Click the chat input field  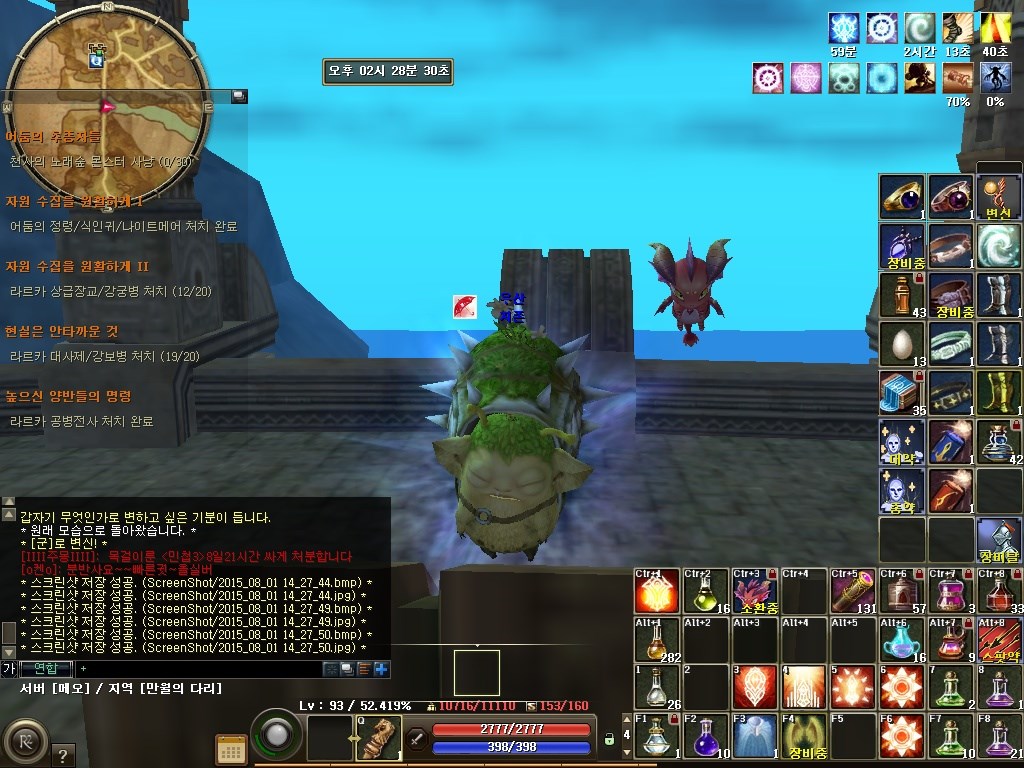pyautogui.click(x=200, y=669)
